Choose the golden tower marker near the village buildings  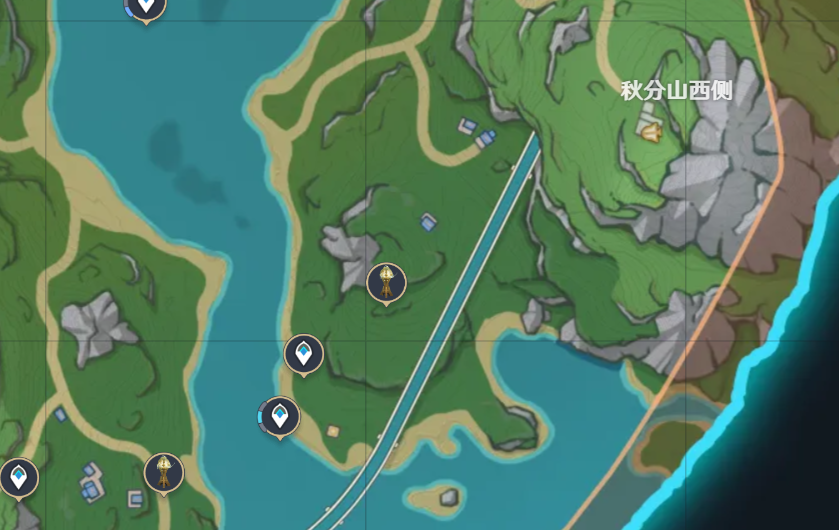click(163, 472)
